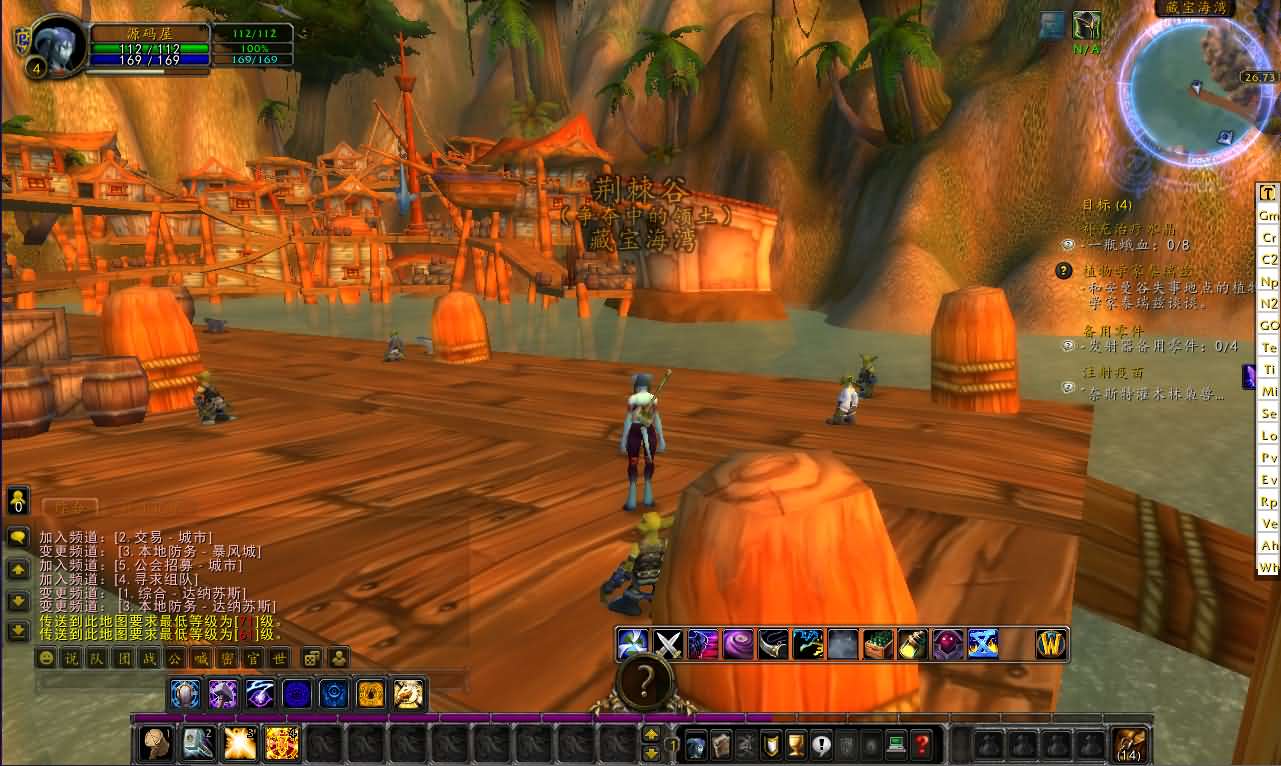Select the crossed swords attack ability

(668, 644)
